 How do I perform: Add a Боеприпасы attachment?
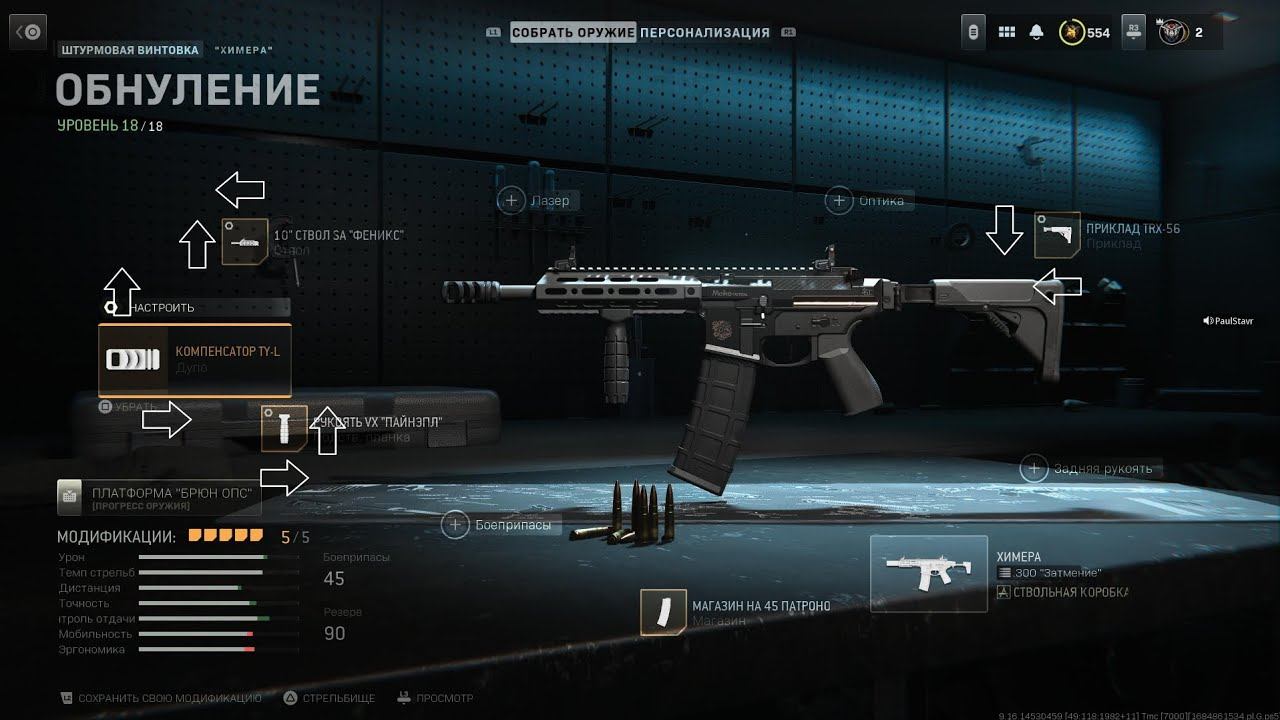coord(456,524)
